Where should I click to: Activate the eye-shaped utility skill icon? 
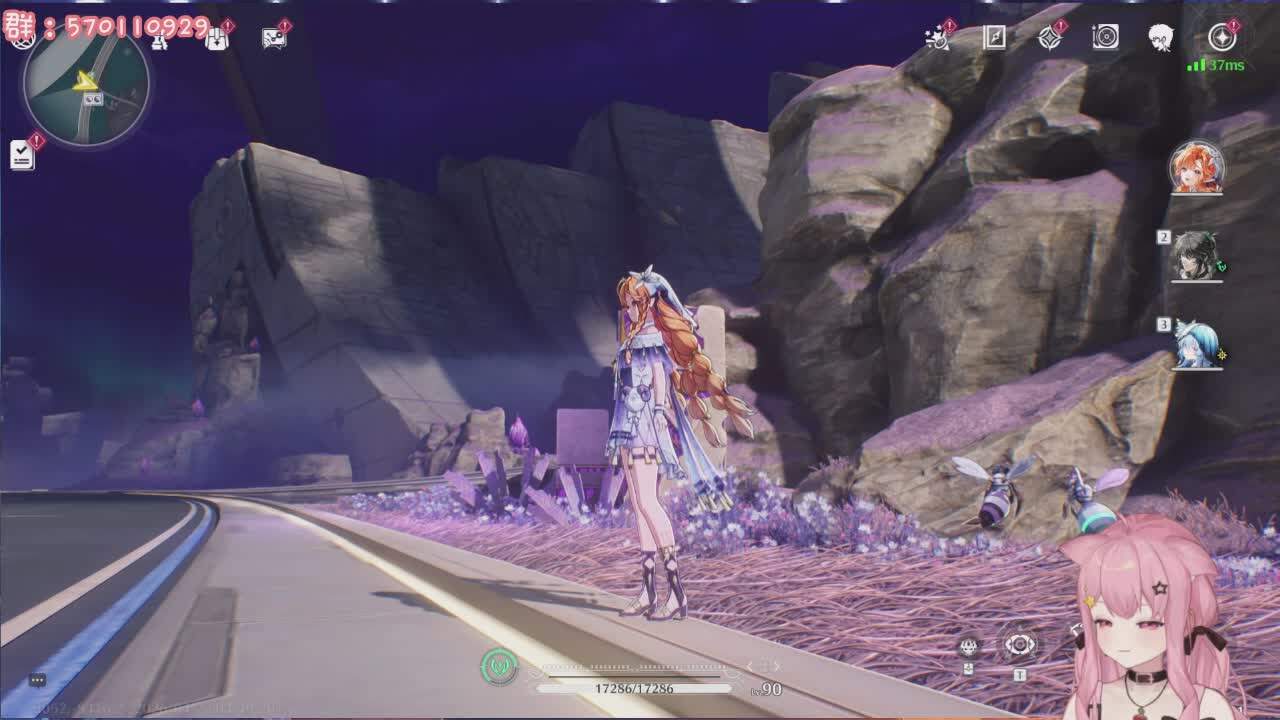(1019, 645)
